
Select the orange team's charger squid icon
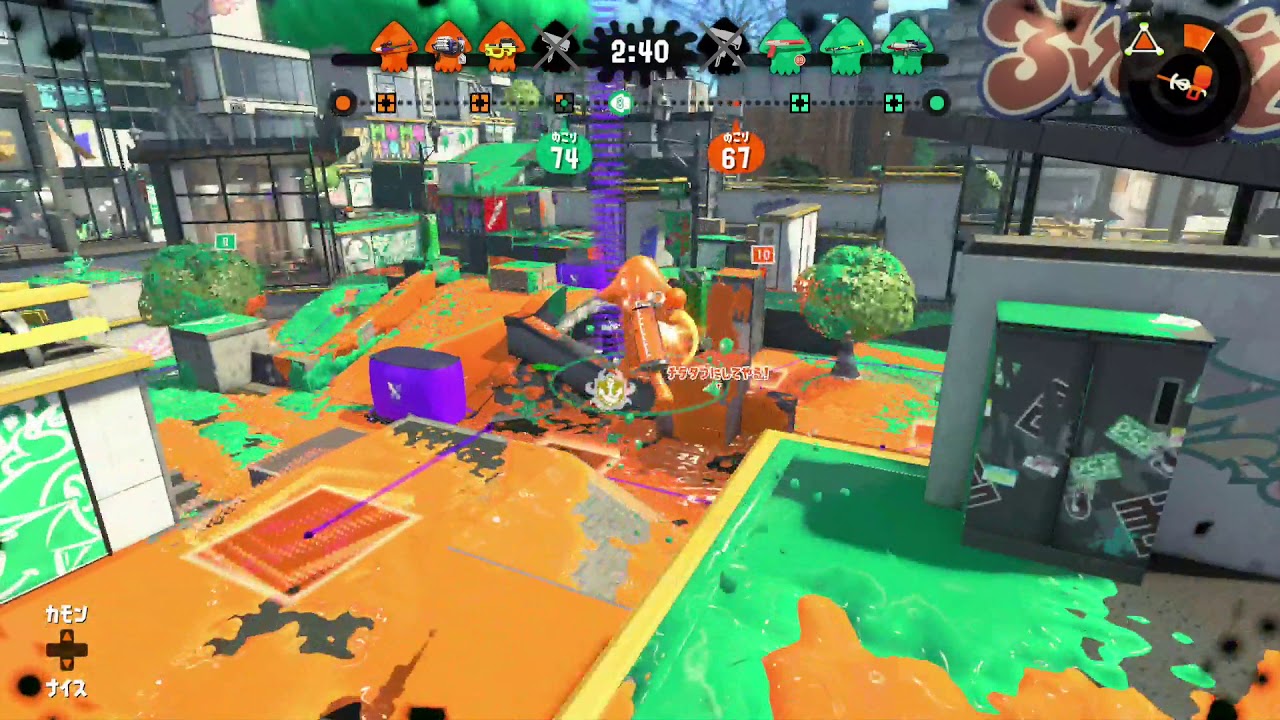pos(393,45)
